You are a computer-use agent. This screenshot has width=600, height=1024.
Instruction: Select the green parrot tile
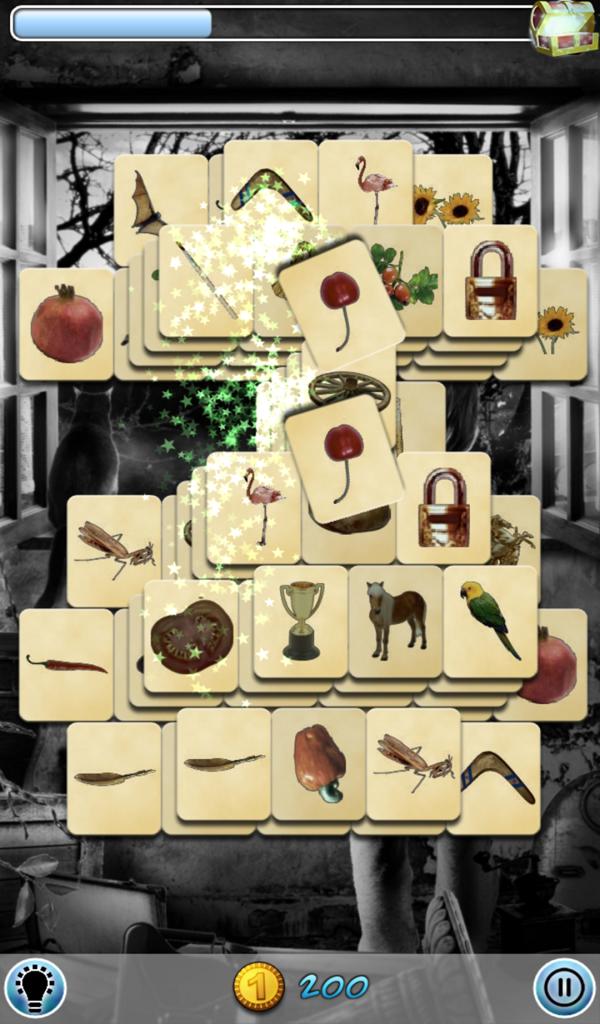[489, 620]
